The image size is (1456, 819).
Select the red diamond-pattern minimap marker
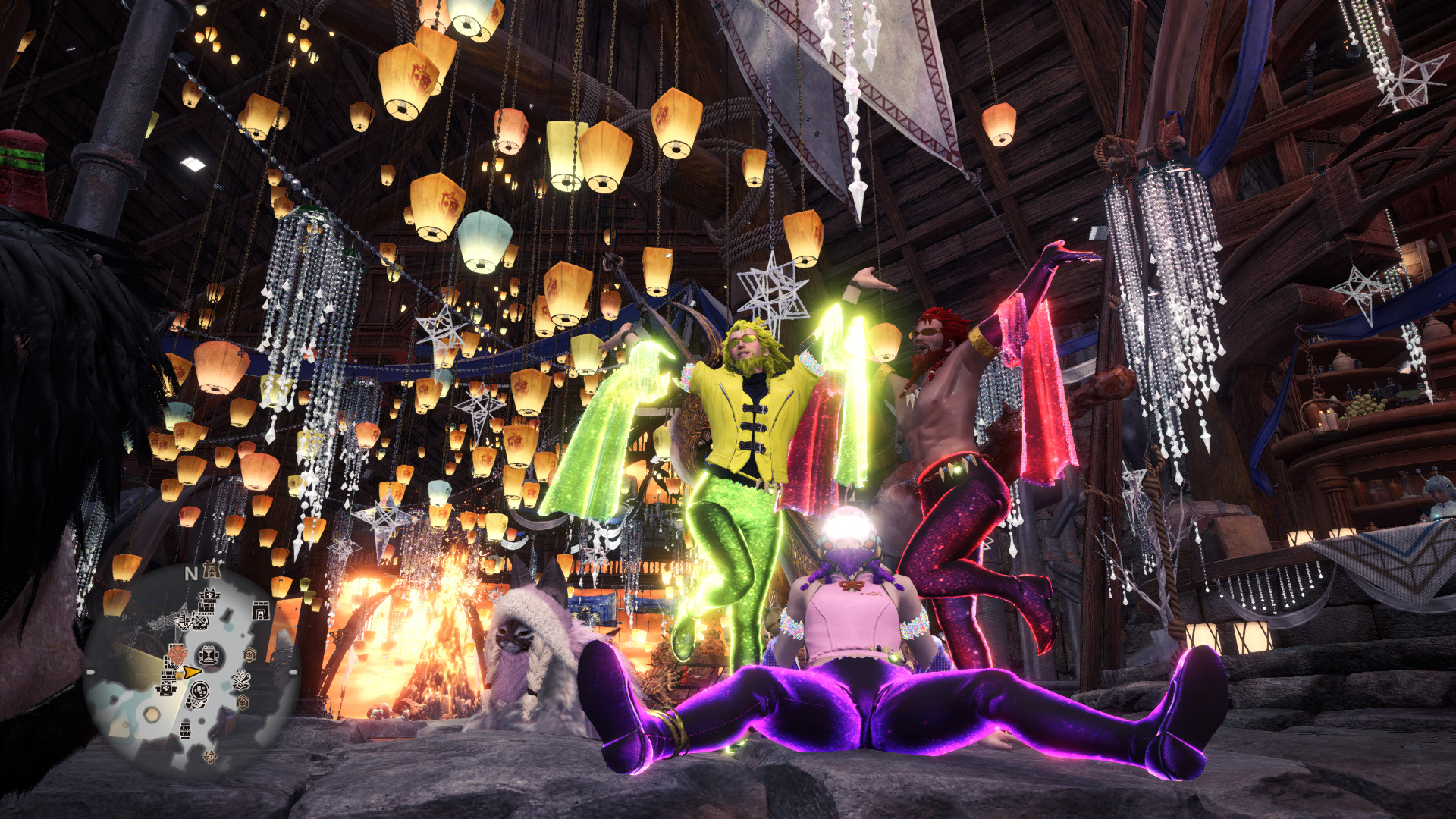coord(176,653)
